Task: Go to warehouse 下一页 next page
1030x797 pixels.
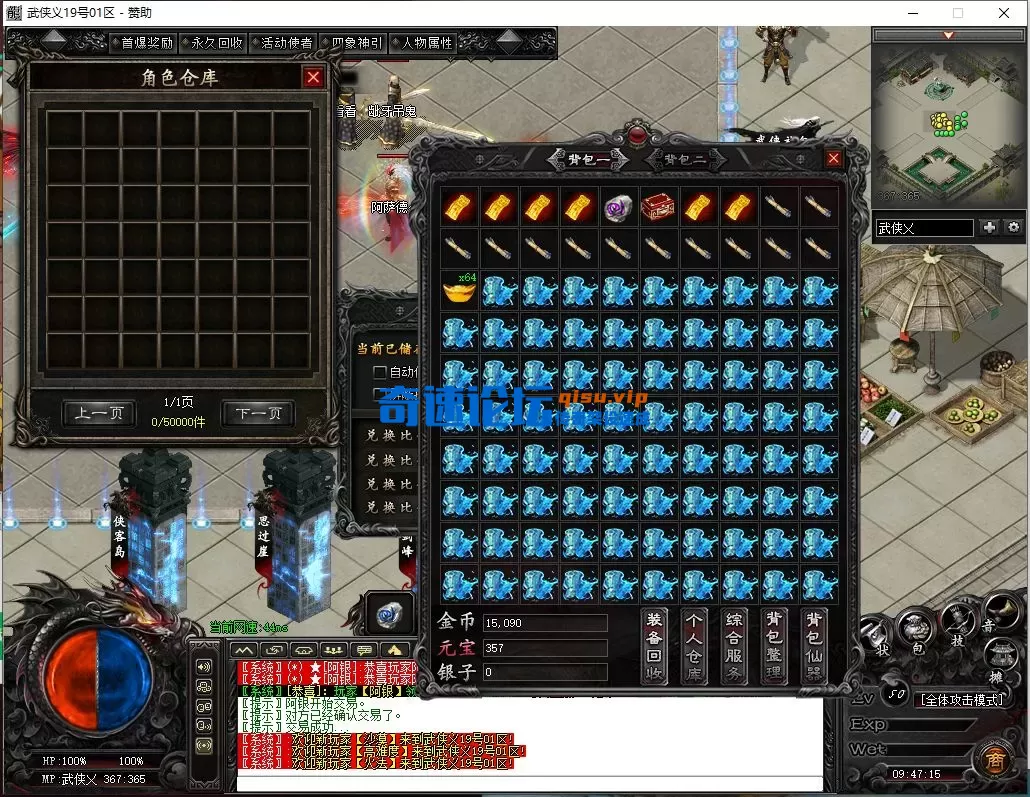Action: pyautogui.click(x=258, y=413)
